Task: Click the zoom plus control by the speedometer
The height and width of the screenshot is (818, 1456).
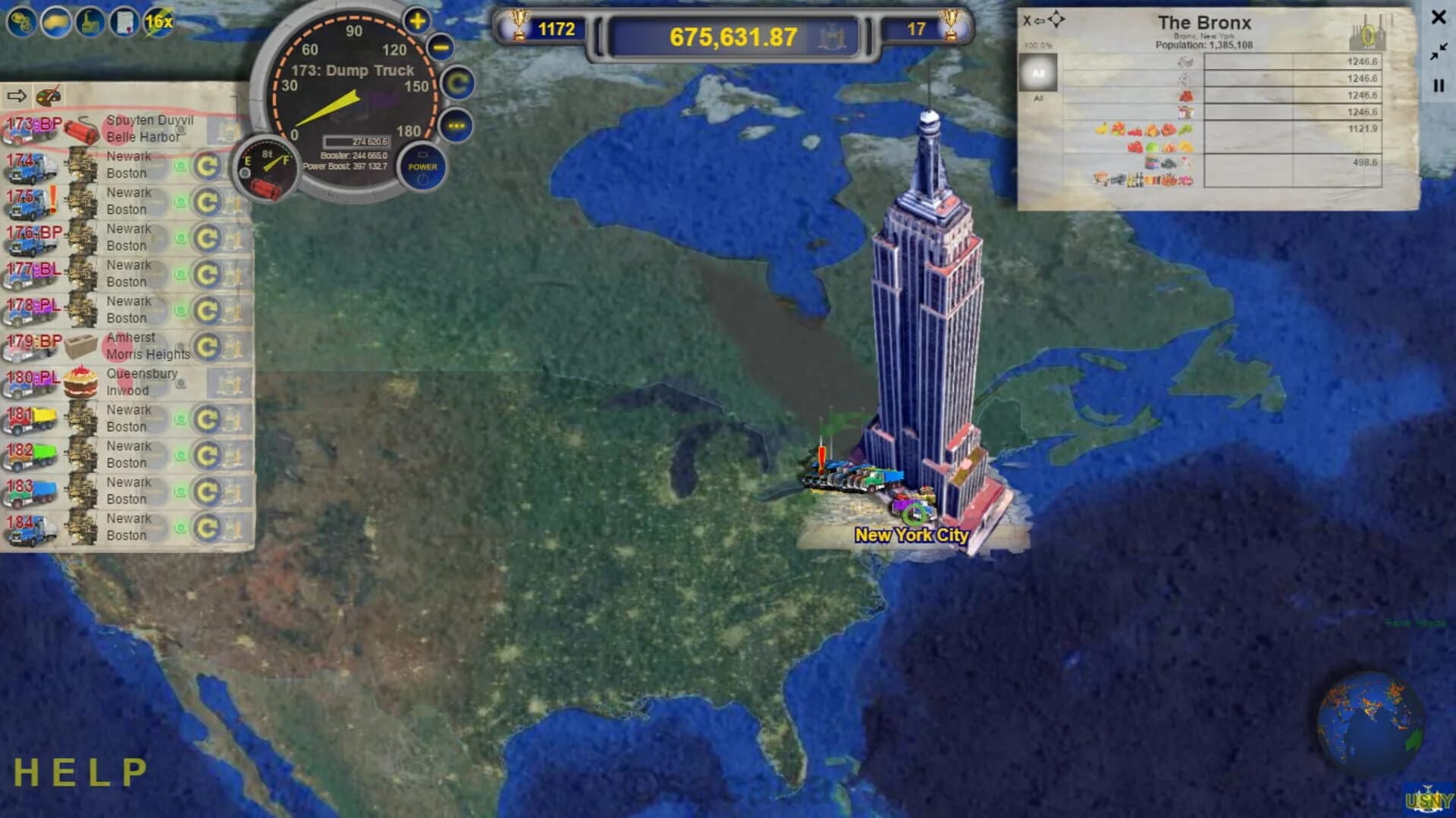Action: pyautogui.click(x=416, y=20)
